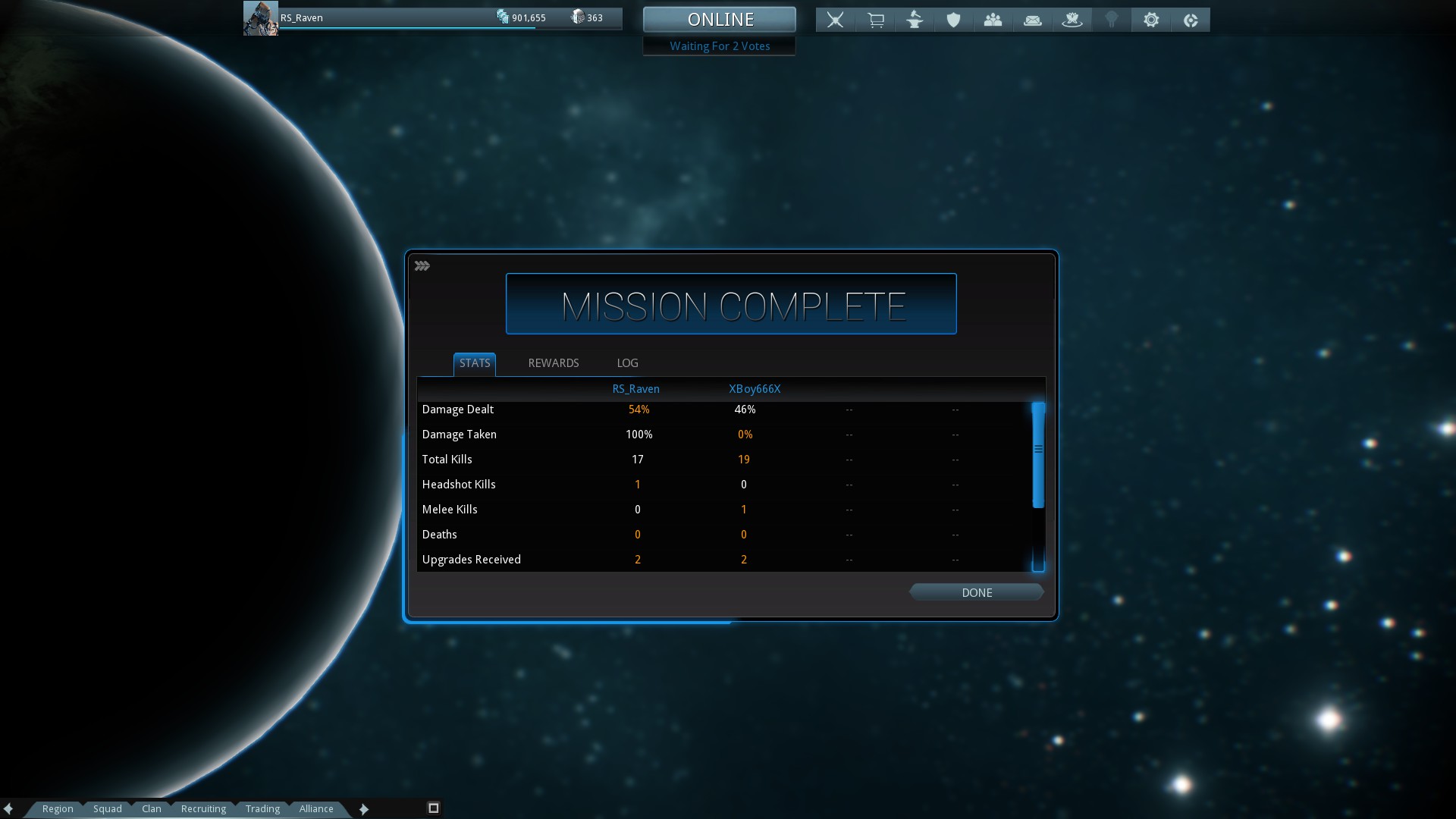Click the lotus flower icon
Viewport: 1456px width, 819px height.
(1072, 20)
